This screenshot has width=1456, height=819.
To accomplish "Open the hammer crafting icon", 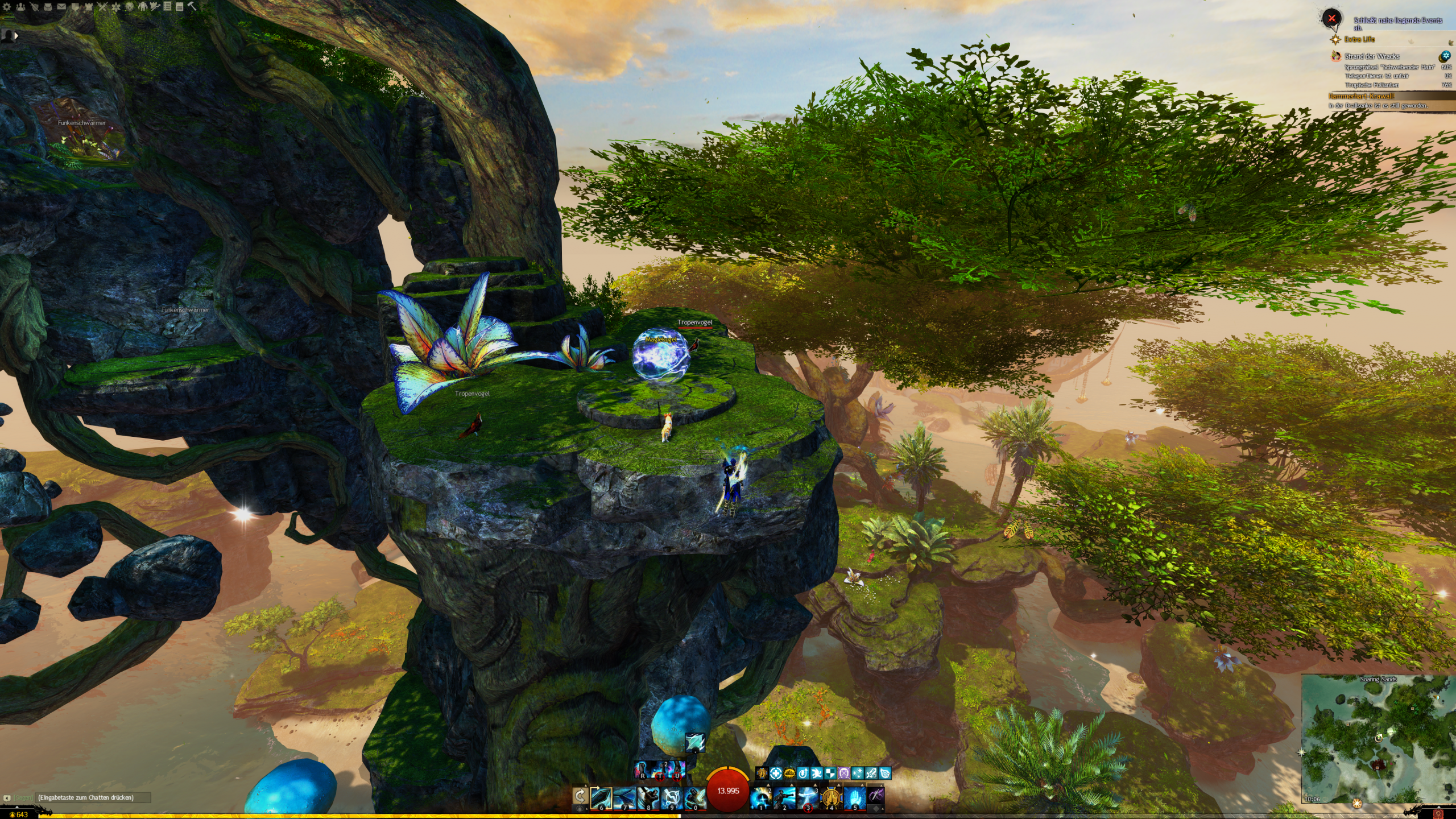I will tap(192, 7).
